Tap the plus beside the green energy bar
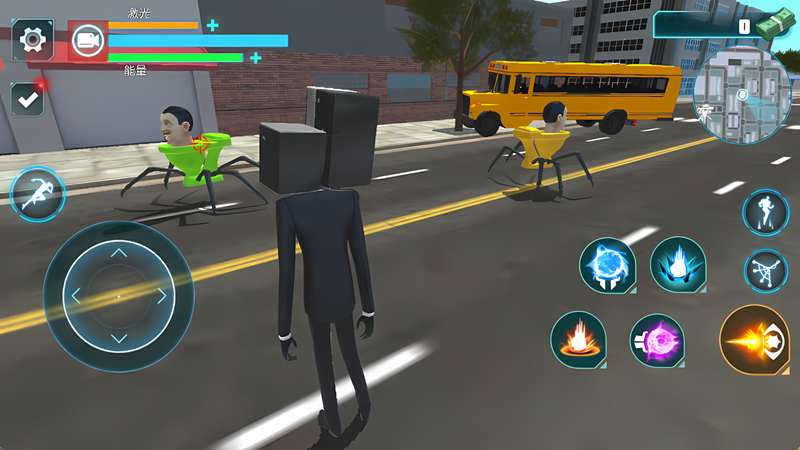 point(256,58)
